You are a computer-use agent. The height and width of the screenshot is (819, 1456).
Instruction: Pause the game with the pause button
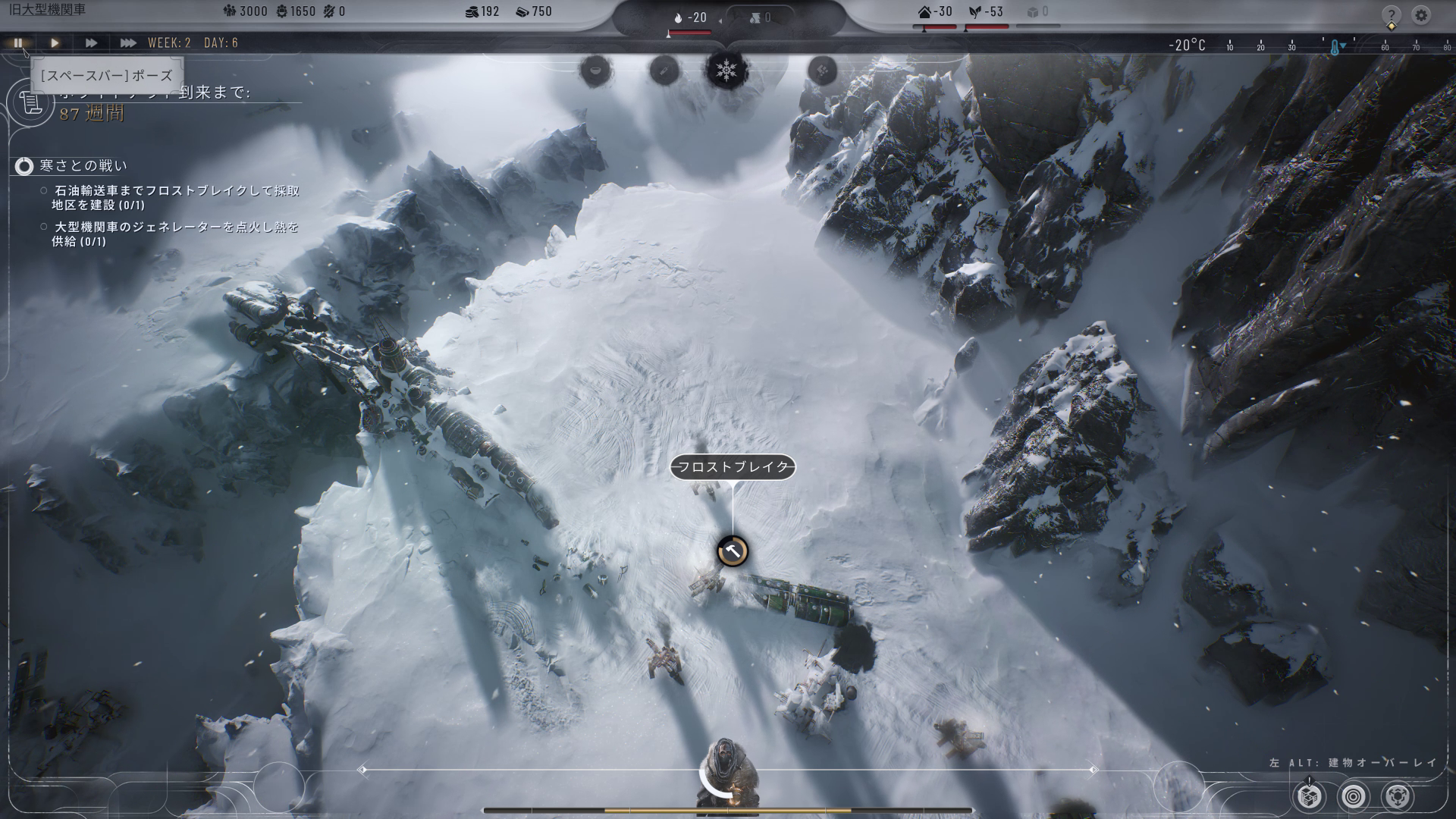18,43
